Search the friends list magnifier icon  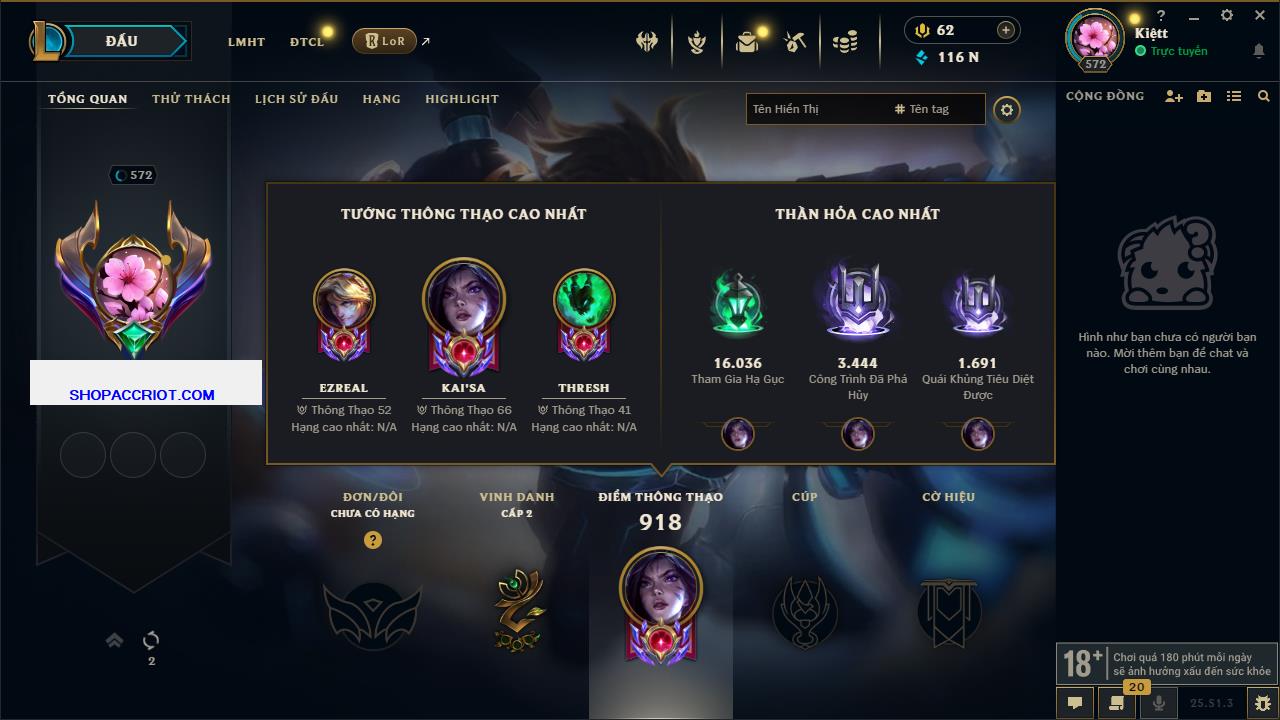tap(1264, 96)
